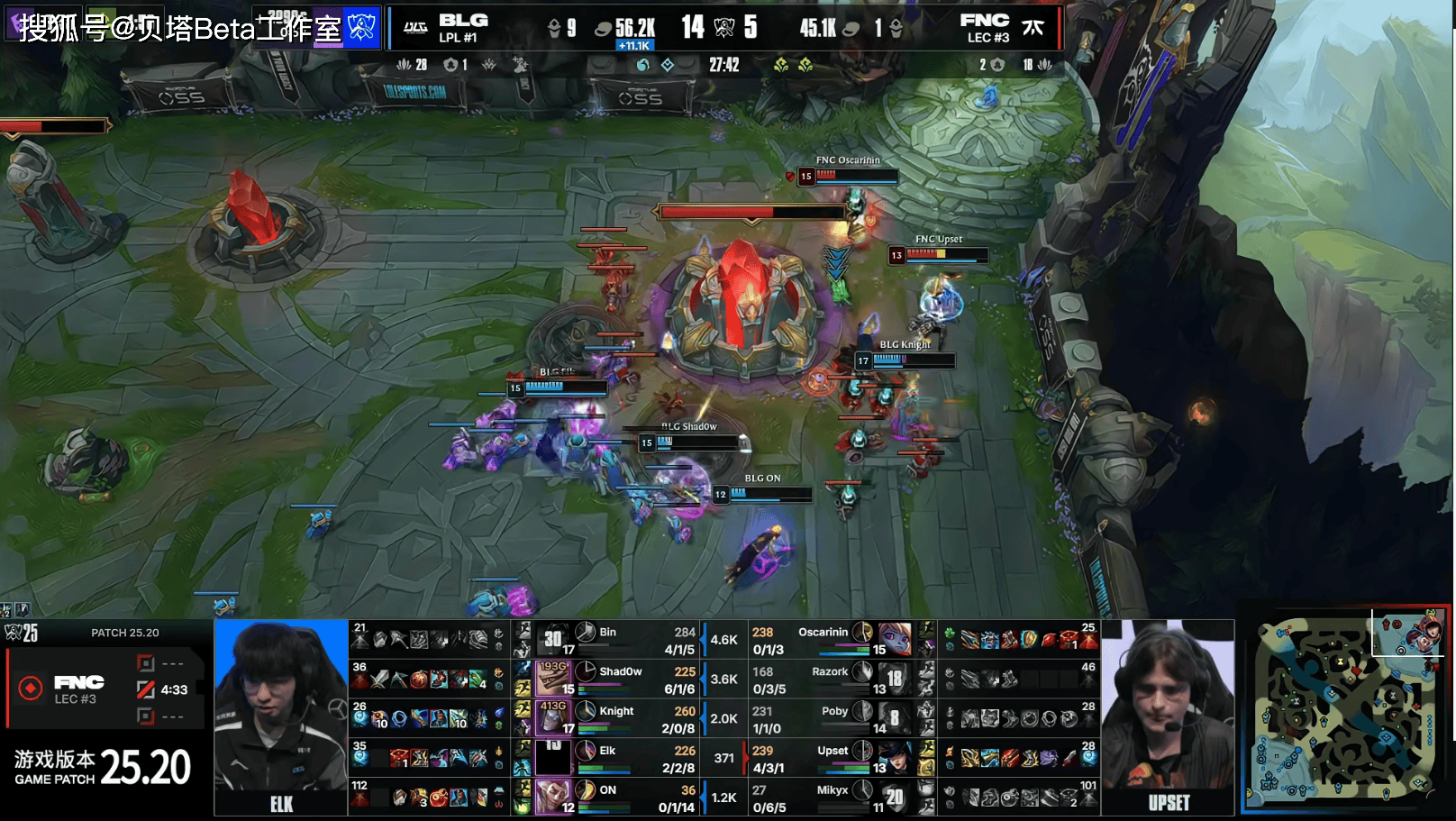Click the FNC LEC #3 objective timer panel
The height and width of the screenshot is (821, 1456).
[106, 689]
